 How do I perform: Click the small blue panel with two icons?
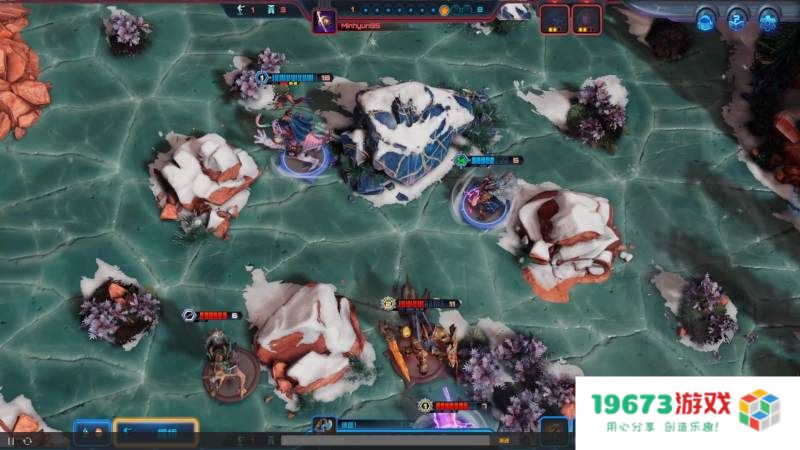[x=91, y=432]
